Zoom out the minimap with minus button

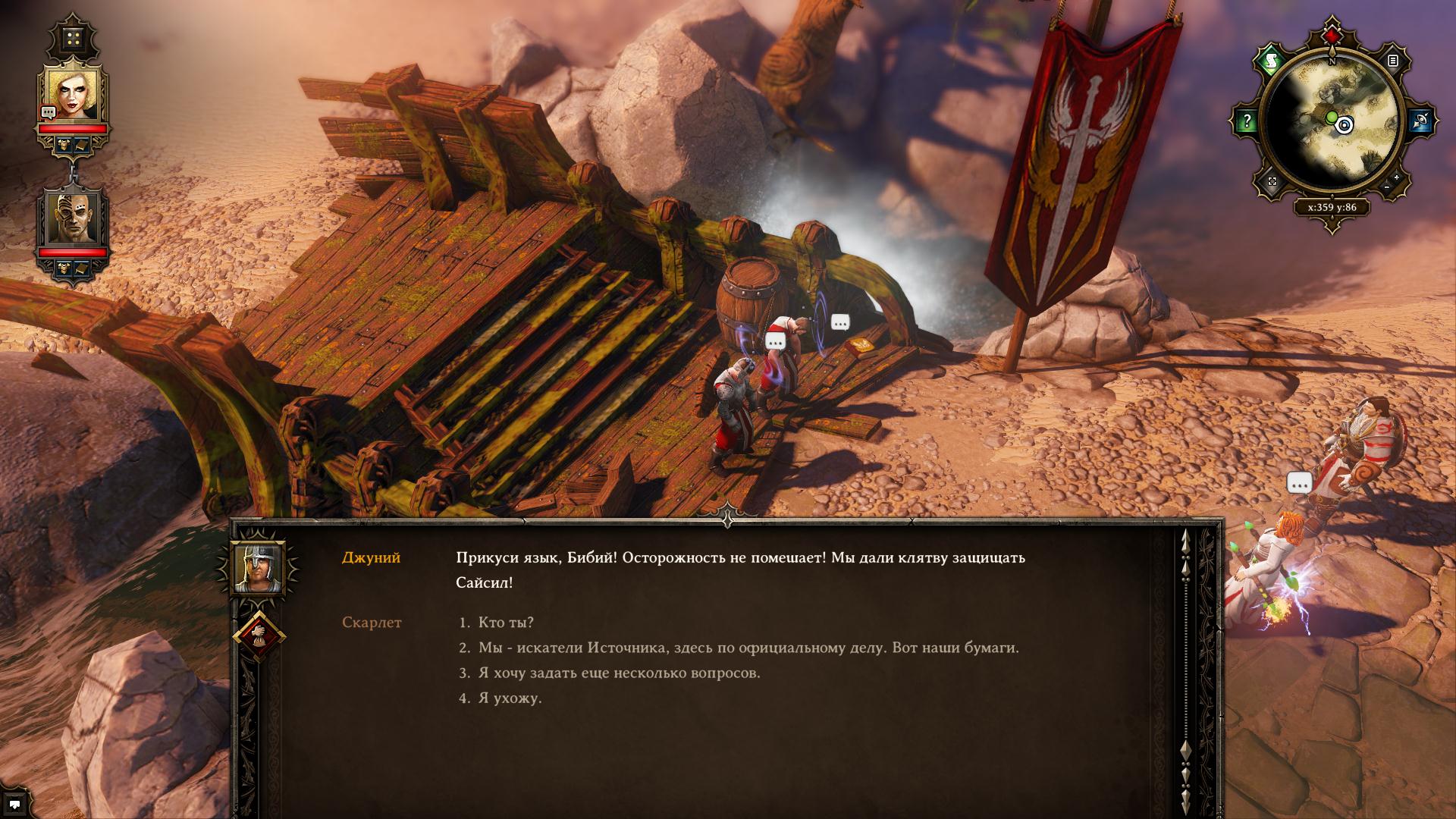1386,187
